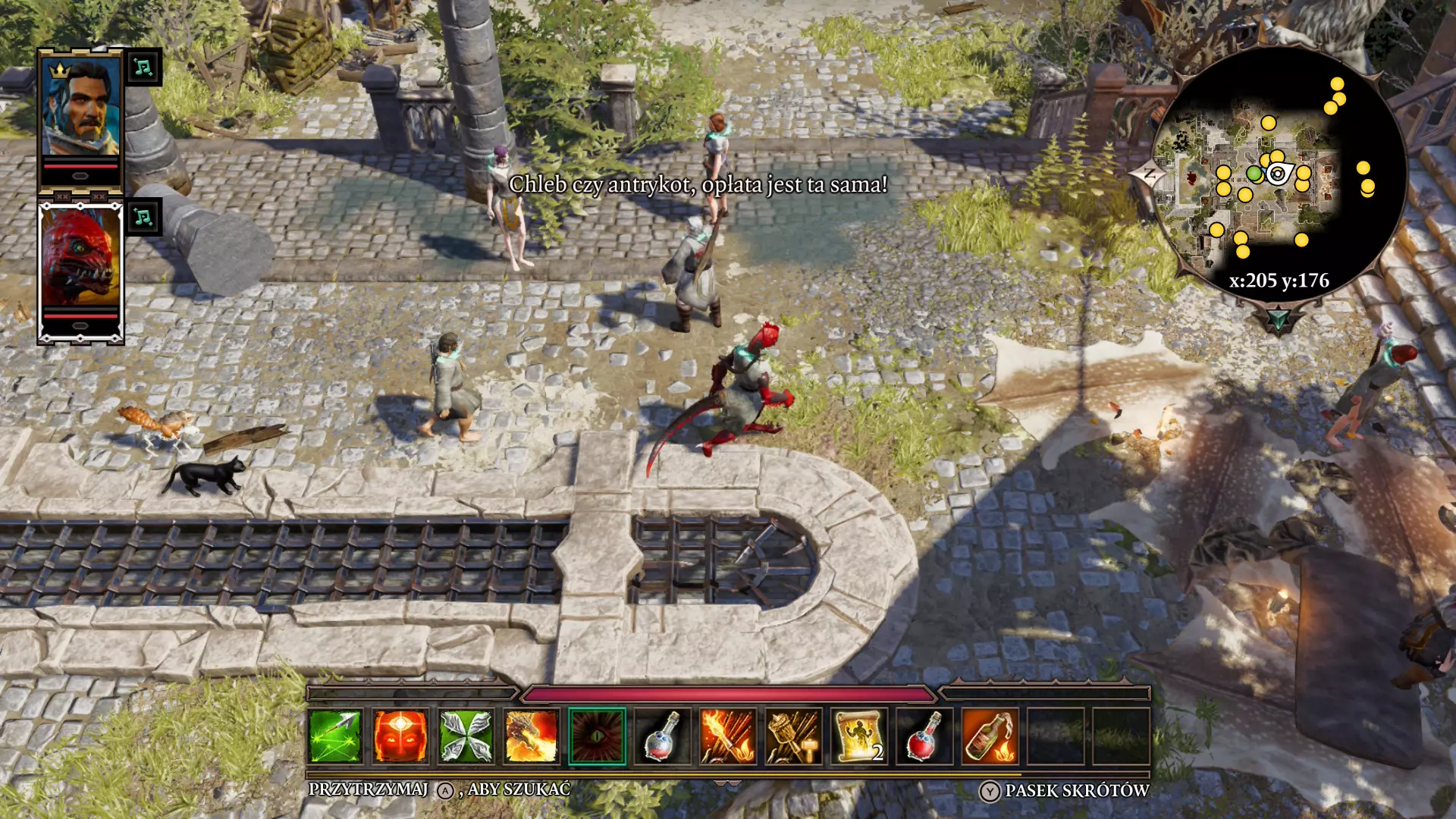Click the music status icon beside human portrait
The width and height of the screenshot is (1456, 819).
click(143, 67)
